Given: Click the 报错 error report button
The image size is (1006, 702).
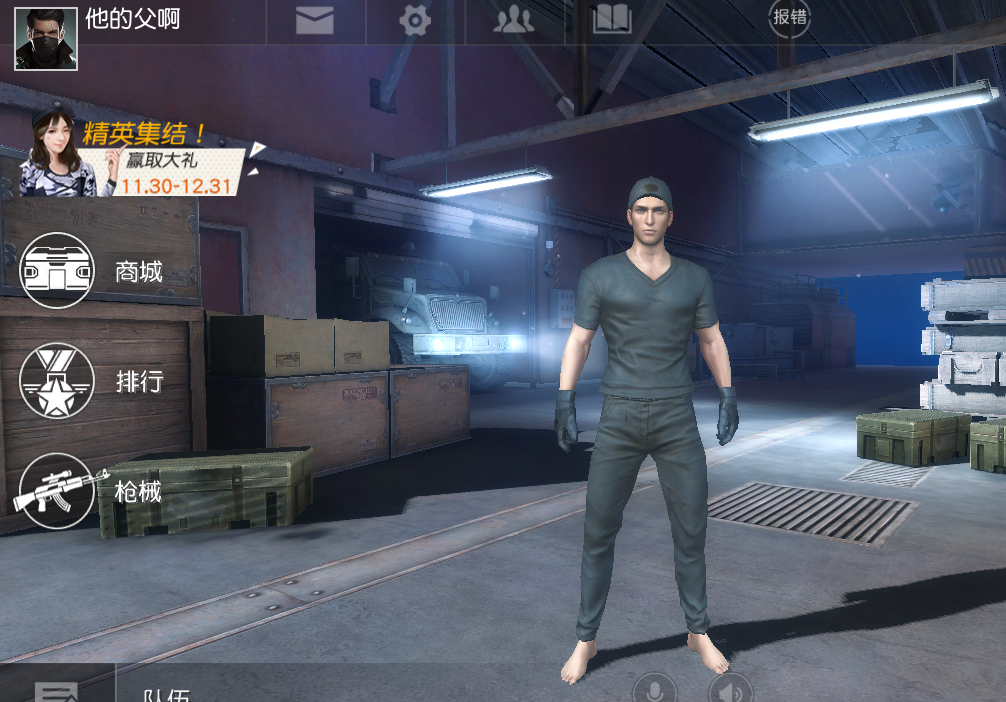Looking at the screenshot, I should click(789, 18).
